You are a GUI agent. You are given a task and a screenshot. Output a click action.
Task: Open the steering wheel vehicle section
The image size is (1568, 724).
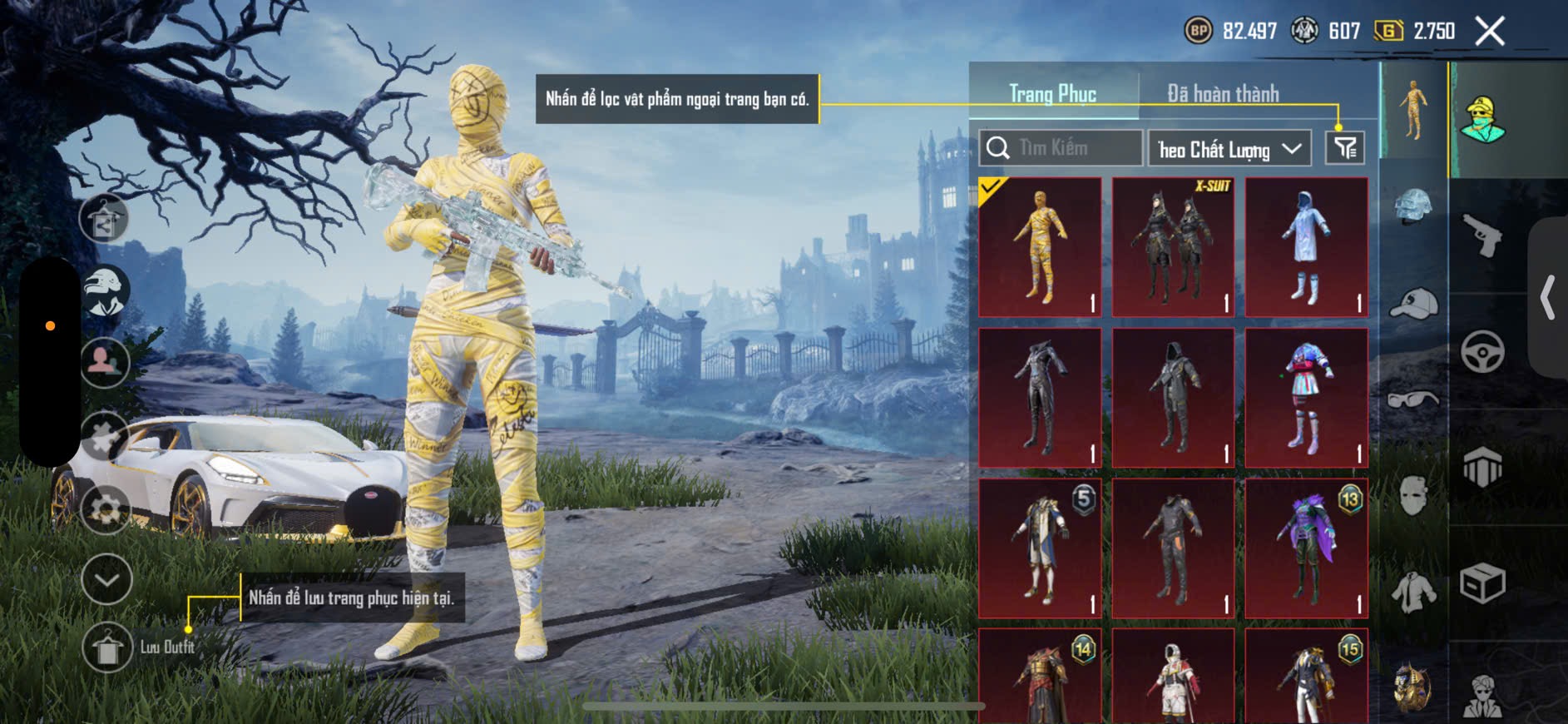pyautogui.click(x=1482, y=351)
